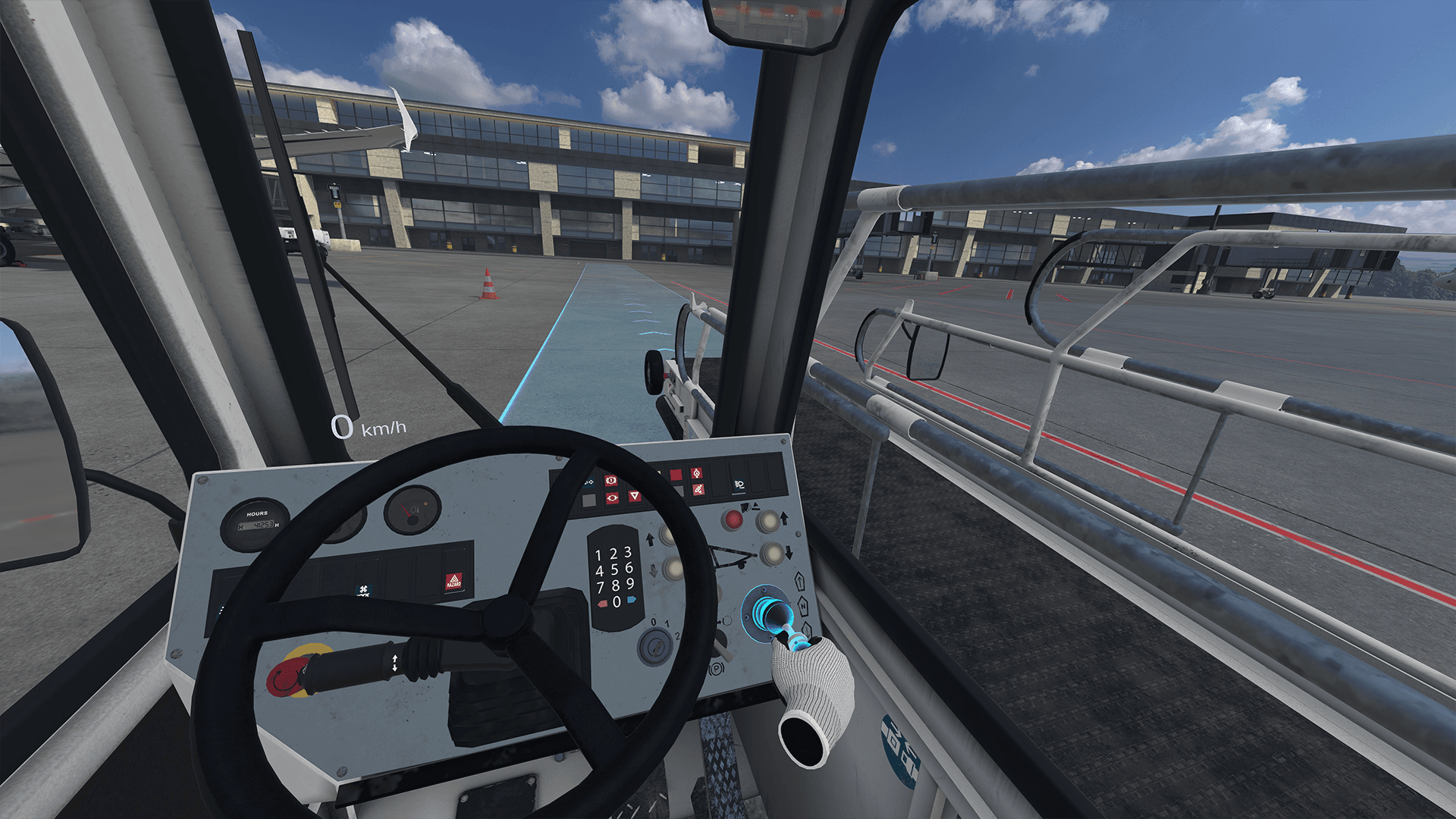Tap digit 5 on the keypad
1456x819 pixels.
(x=614, y=570)
